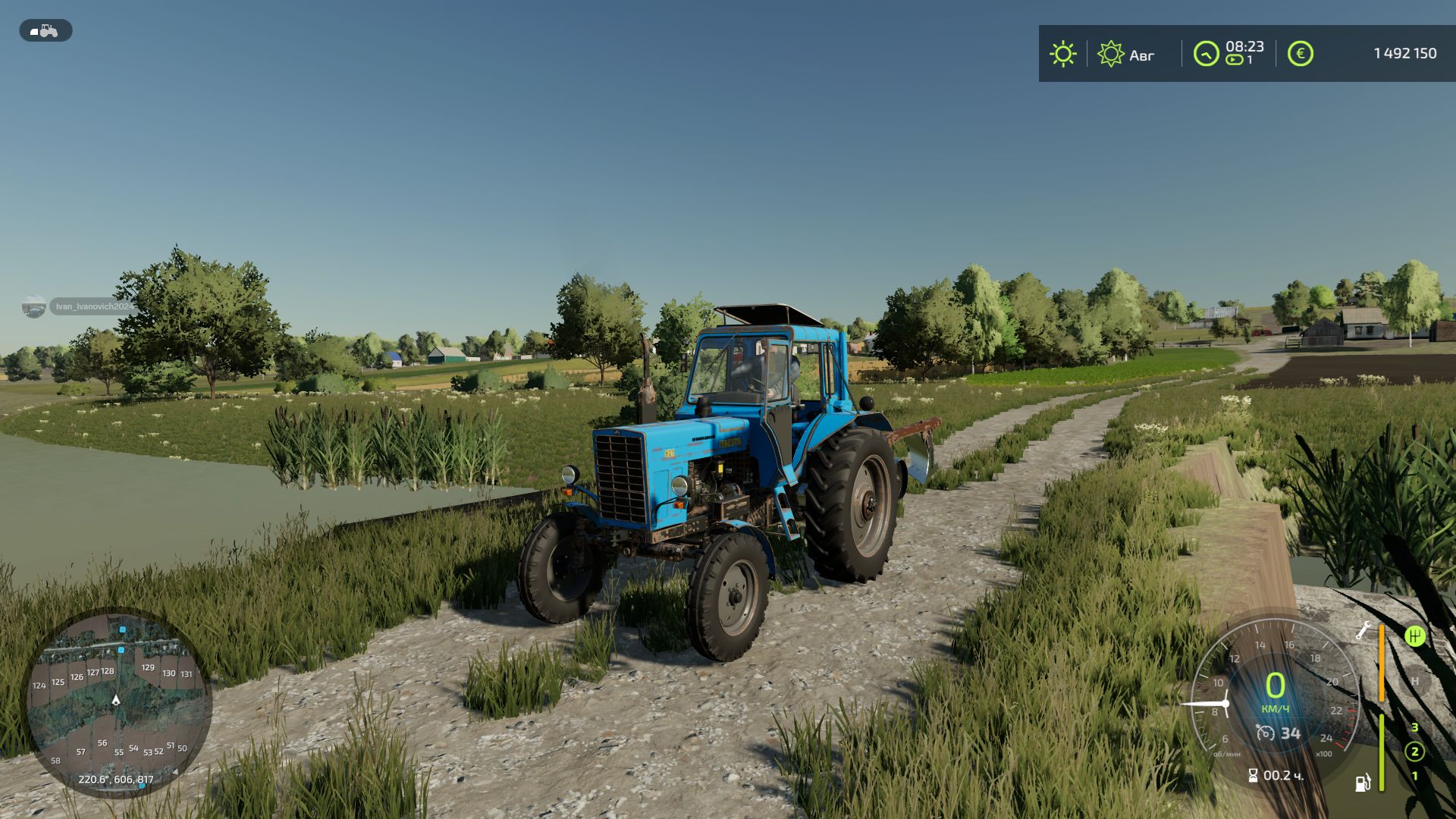Open the sunny weather forecast icon

pyautogui.click(x=1062, y=54)
